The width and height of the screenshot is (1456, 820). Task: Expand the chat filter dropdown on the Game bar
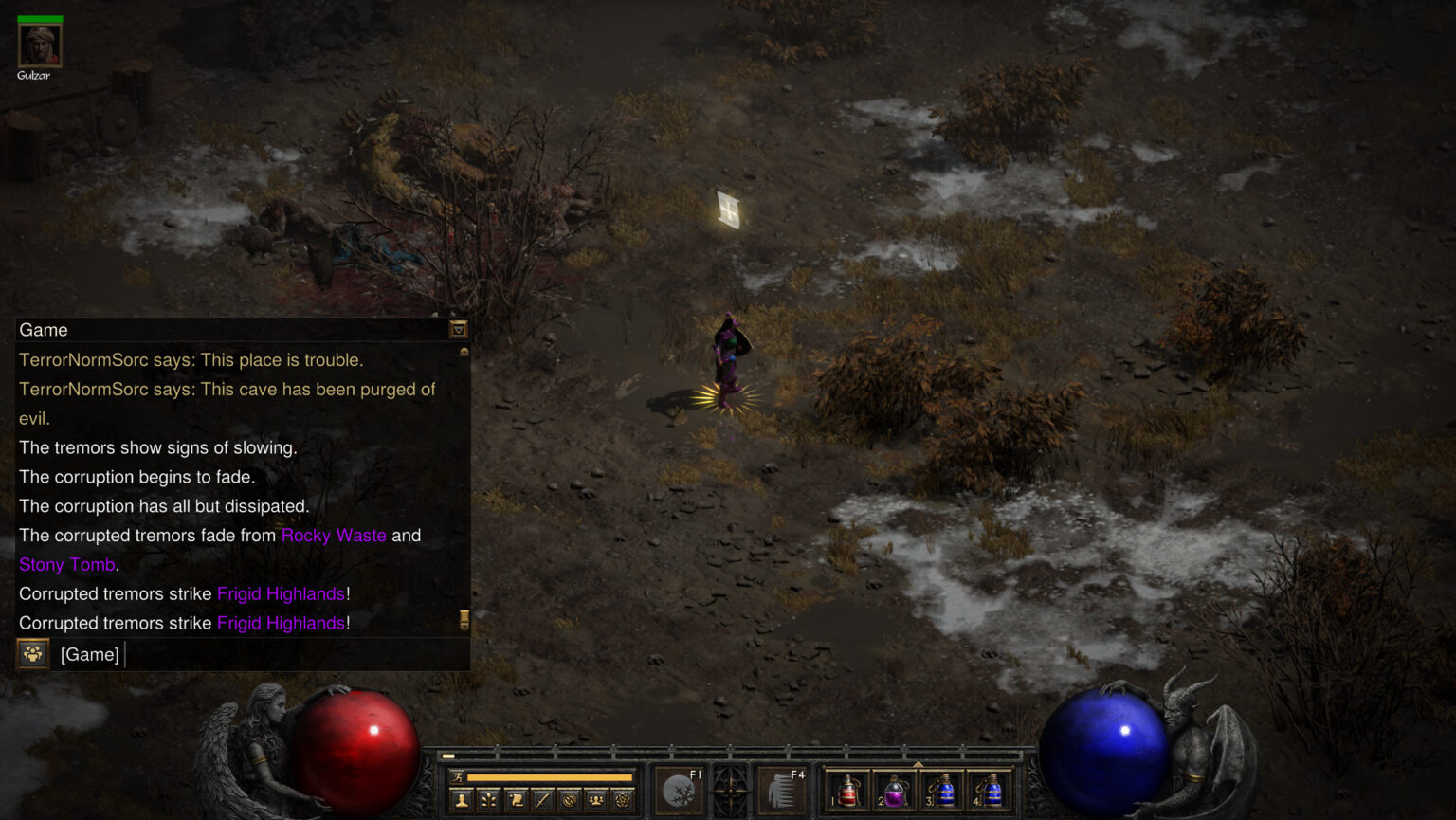click(x=458, y=330)
